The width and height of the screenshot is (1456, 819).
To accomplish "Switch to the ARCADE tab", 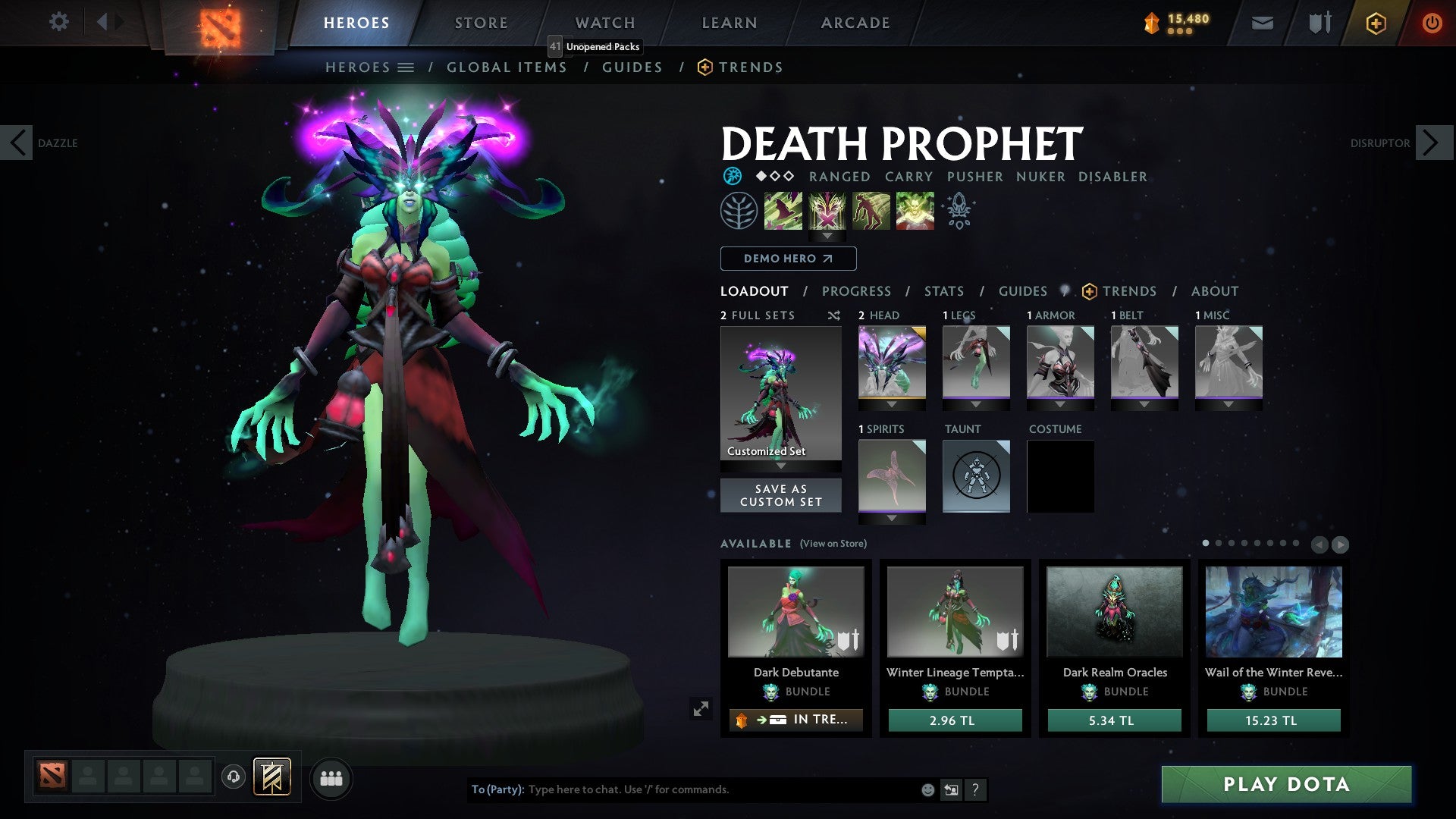I will click(854, 22).
